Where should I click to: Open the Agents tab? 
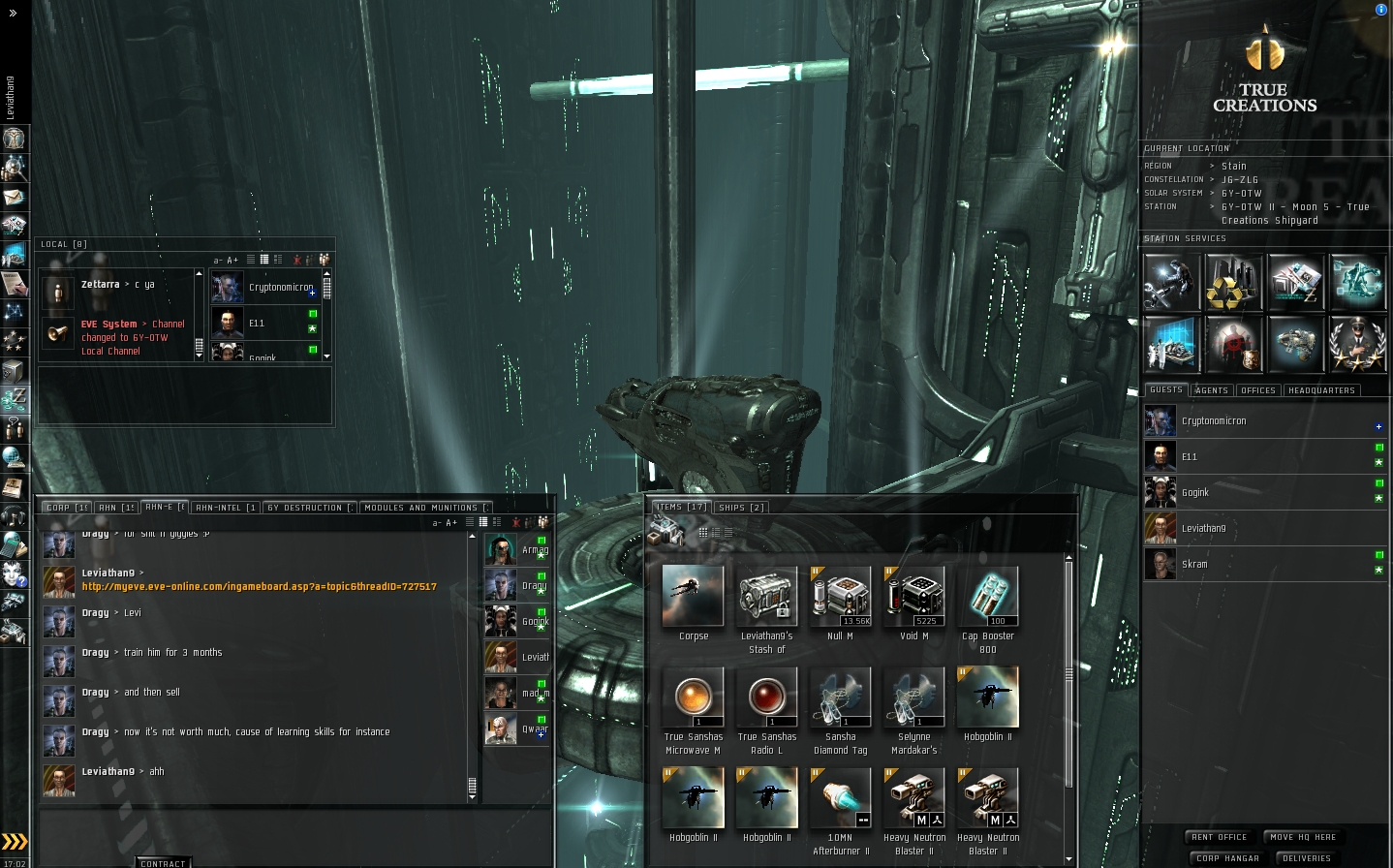point(1211,390)
